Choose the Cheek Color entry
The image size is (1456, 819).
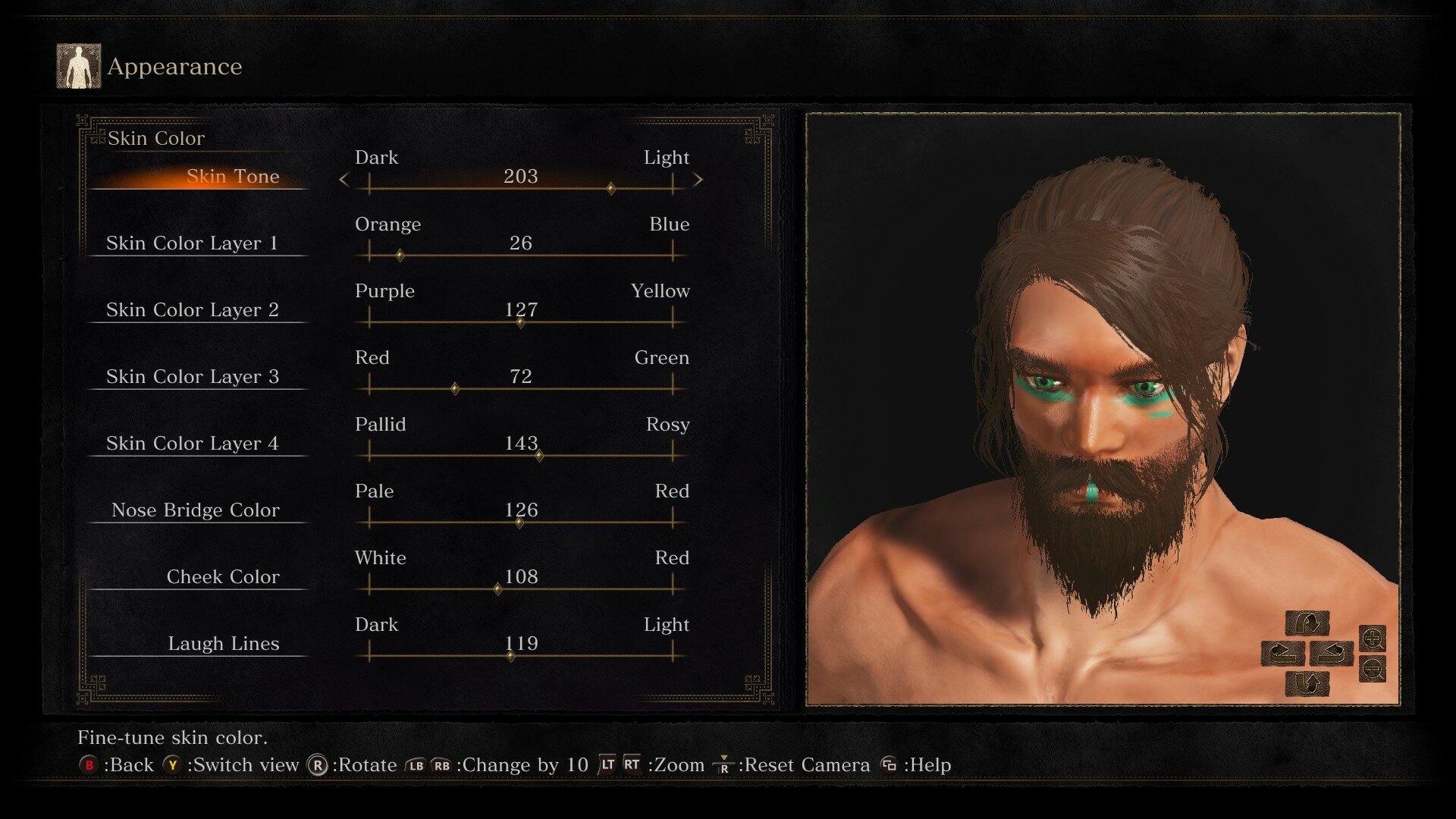pos(222,577)
